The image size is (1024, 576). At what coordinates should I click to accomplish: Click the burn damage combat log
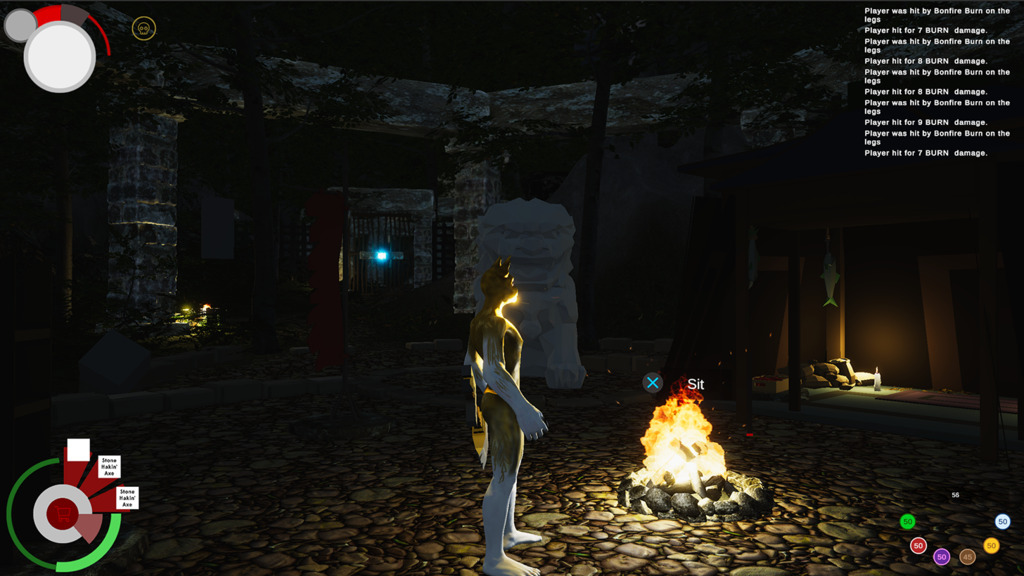coord(937,82)
